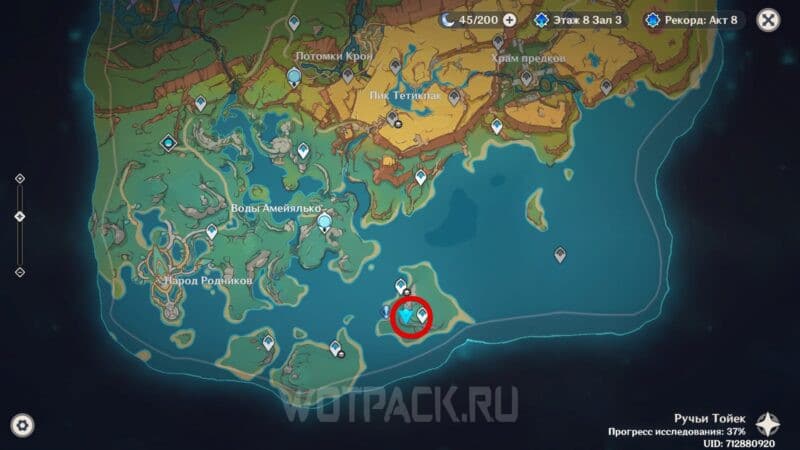Close the map screen
The height and width of the screenshot is (450, 800).
768,19
